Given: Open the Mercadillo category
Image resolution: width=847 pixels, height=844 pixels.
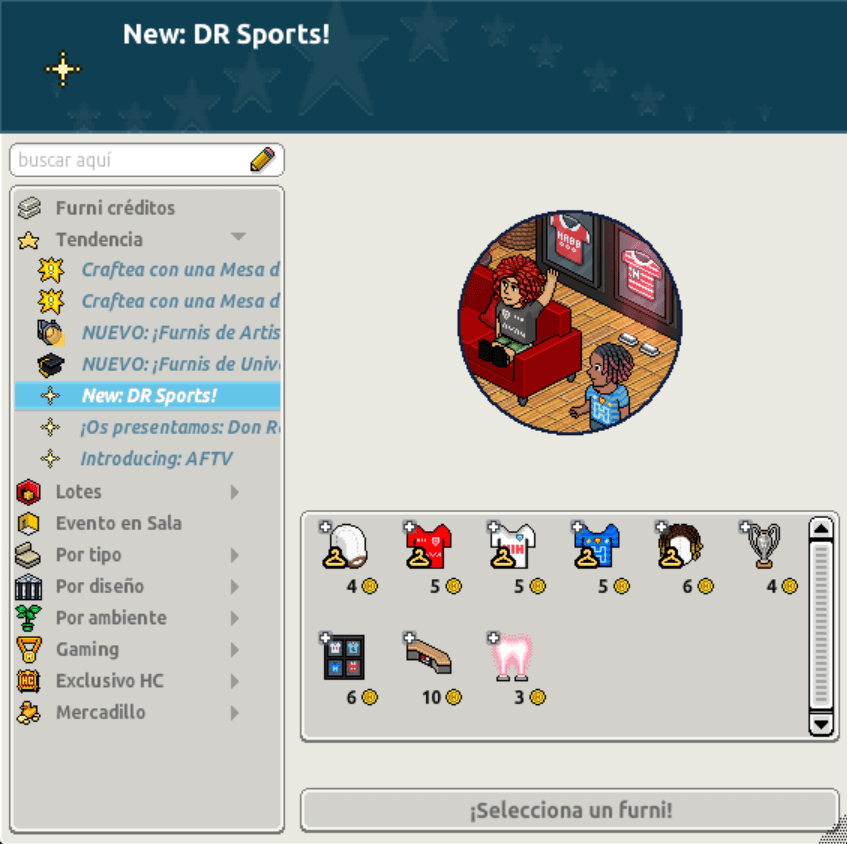Looking at the screenshot, I should (x=100, y=713).
